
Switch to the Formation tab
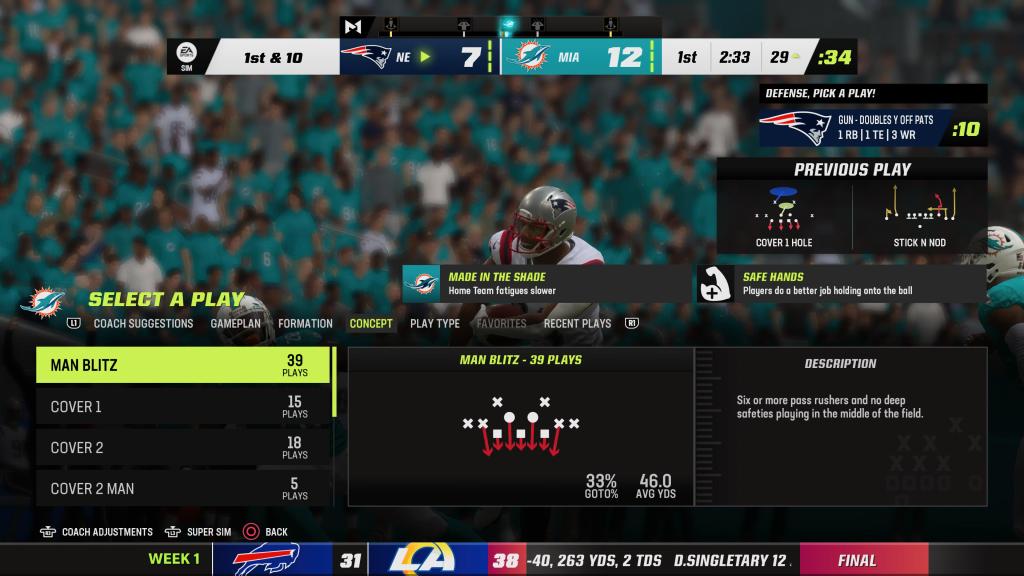(x=305, y=324)
